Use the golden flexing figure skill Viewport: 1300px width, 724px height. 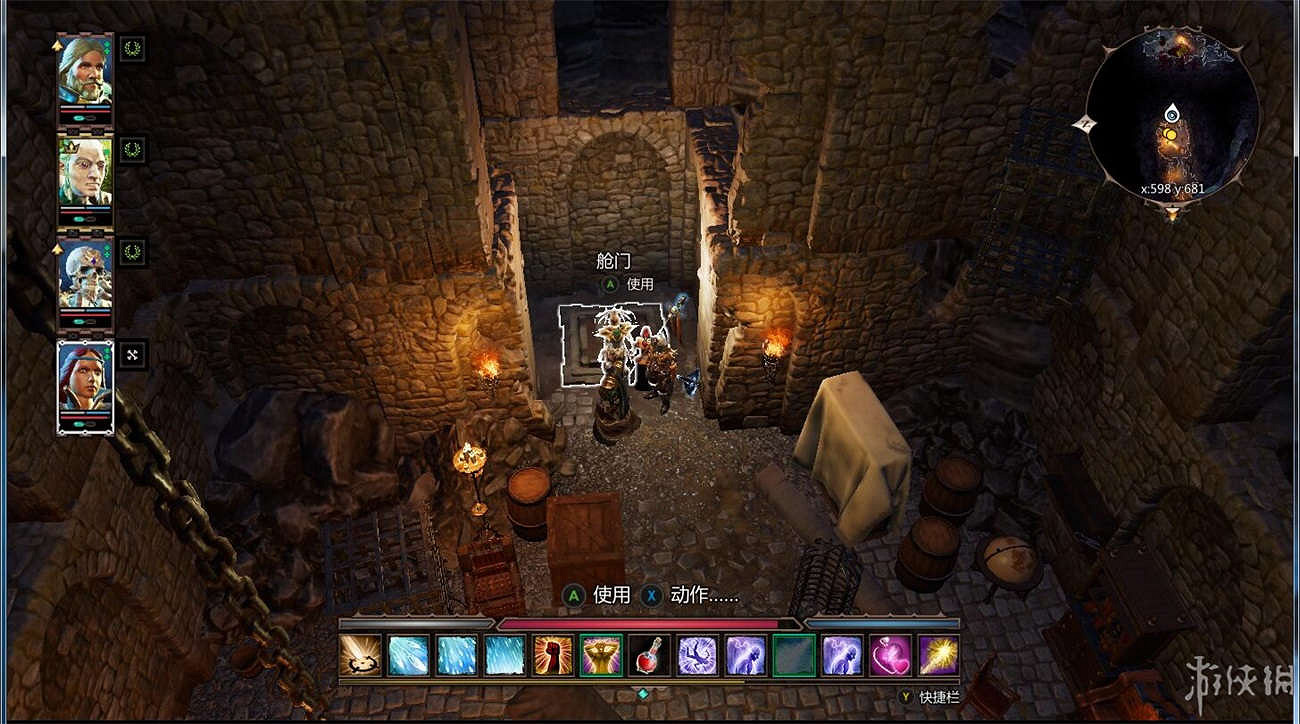601,656
